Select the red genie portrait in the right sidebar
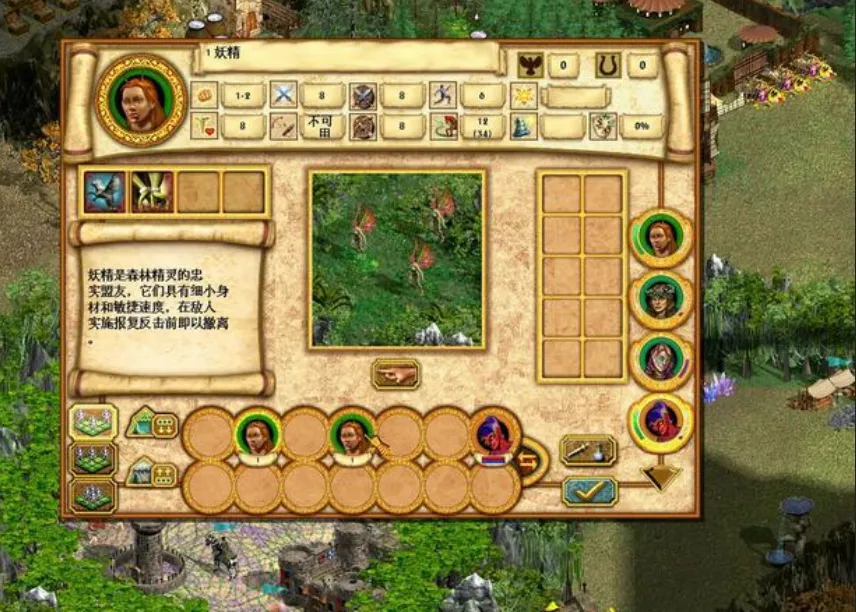Viewport: 856px width, 612px height. (x=660, y=422)
